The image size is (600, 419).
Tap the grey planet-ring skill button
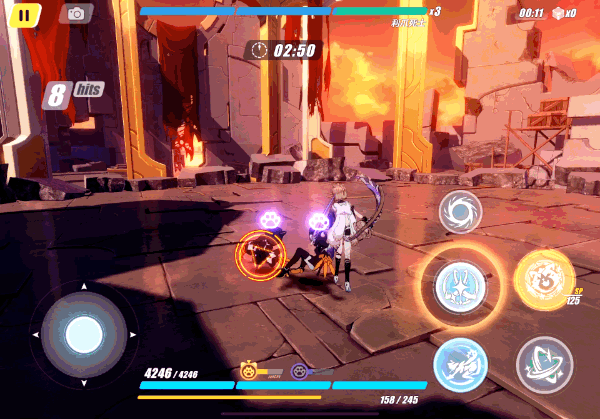(544, 364)
